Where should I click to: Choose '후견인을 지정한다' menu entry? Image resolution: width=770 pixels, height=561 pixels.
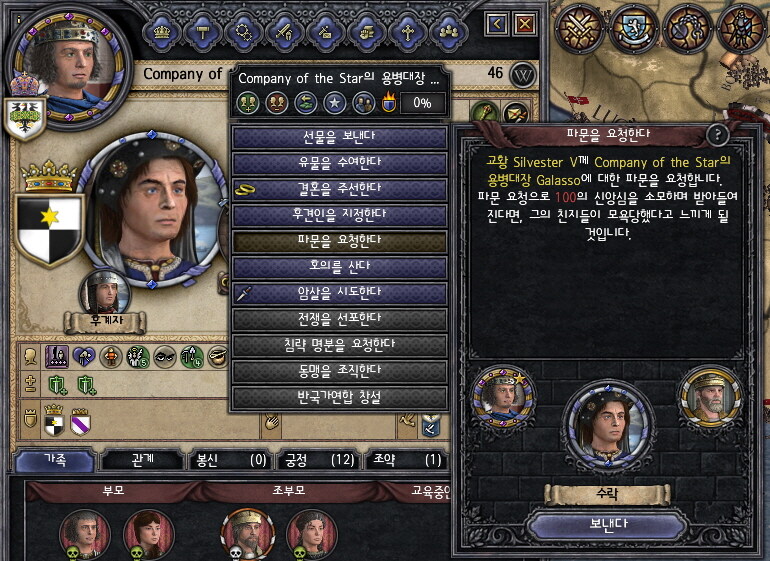(x=339, y=214)
